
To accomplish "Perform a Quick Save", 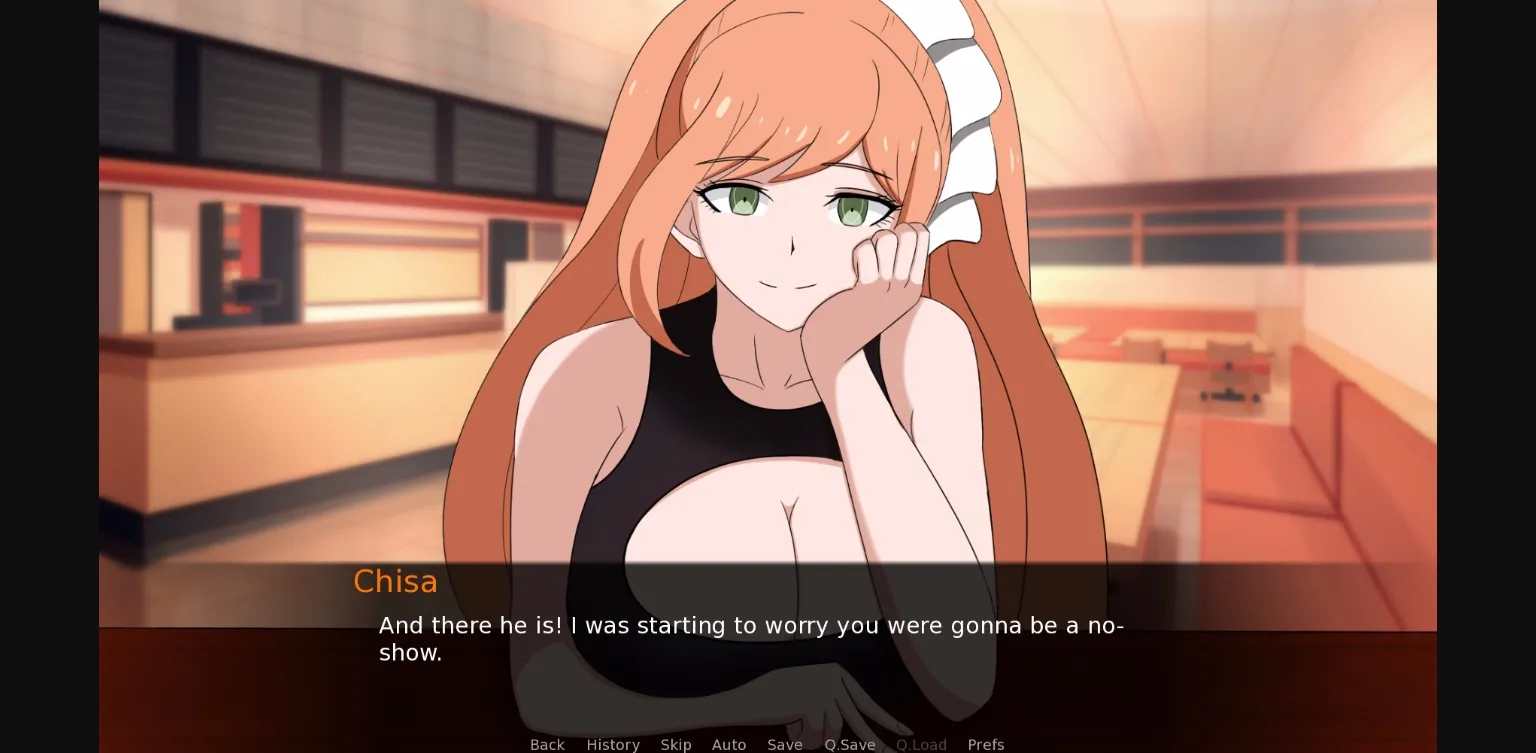I will 849,744.
